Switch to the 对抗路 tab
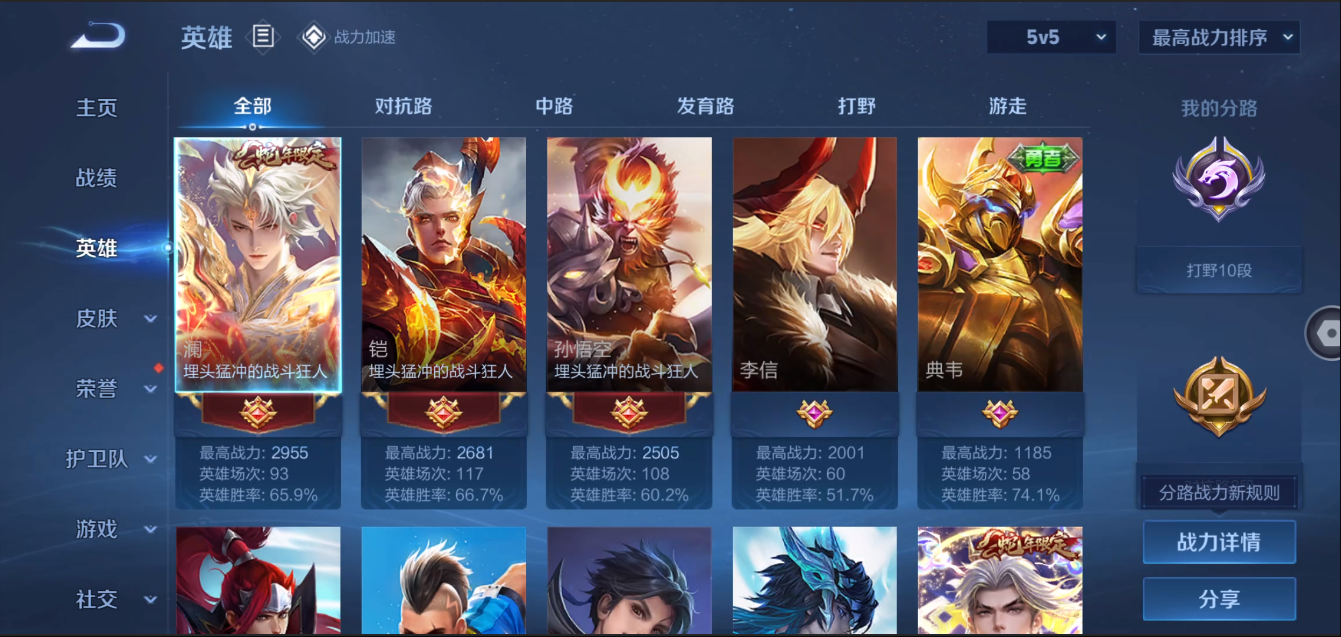The image size is (1341, 637). click(x=403, y=106)
